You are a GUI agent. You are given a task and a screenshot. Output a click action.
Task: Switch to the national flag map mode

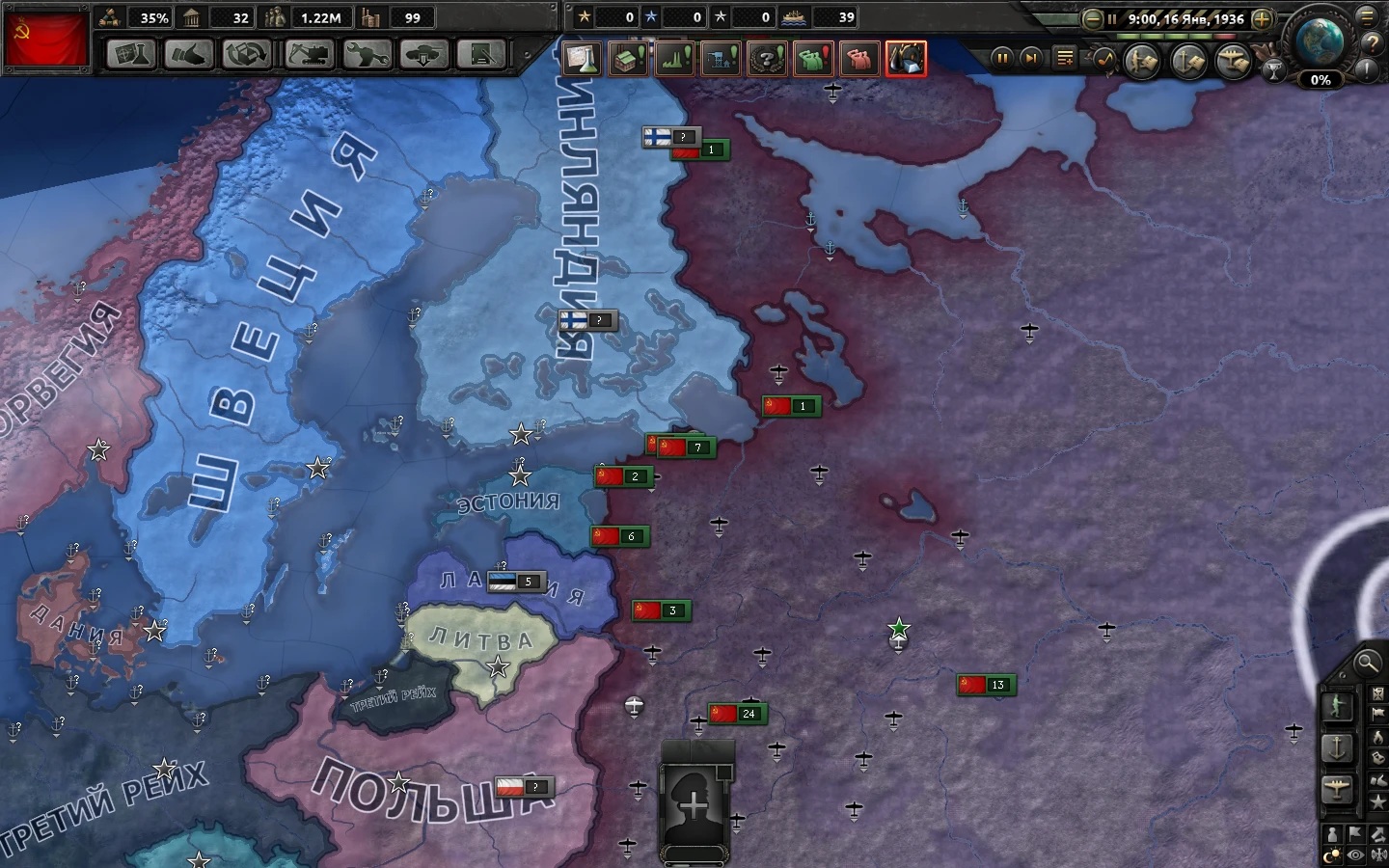(x=1379, y=712)
